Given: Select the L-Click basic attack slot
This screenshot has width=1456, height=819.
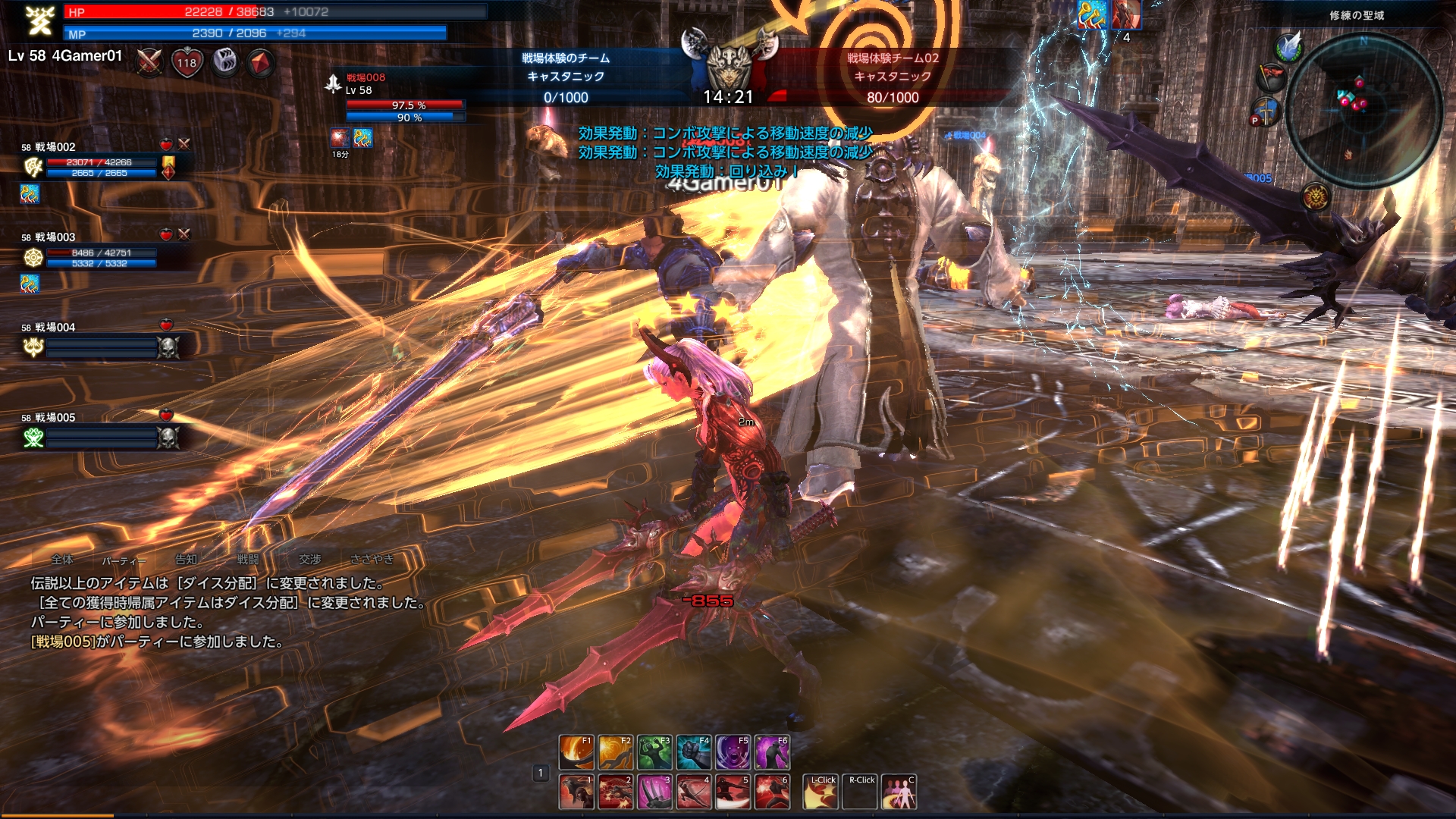Looking at the screenshot, I should click(x=821, y=792).
